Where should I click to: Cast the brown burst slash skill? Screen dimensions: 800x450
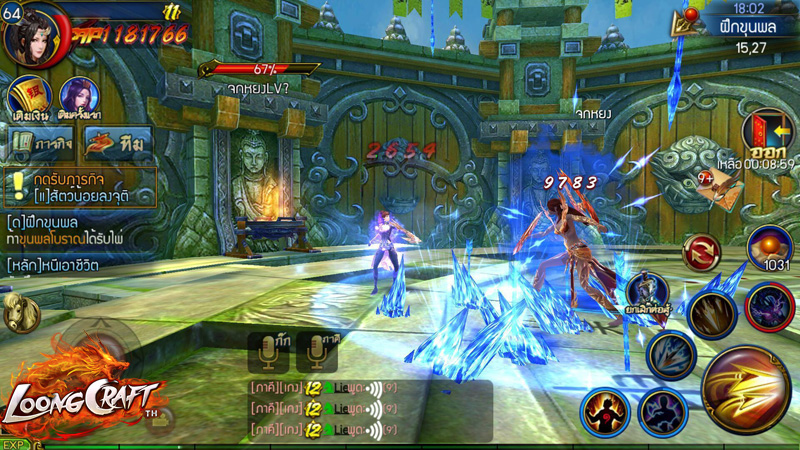(x=712, y=314)
